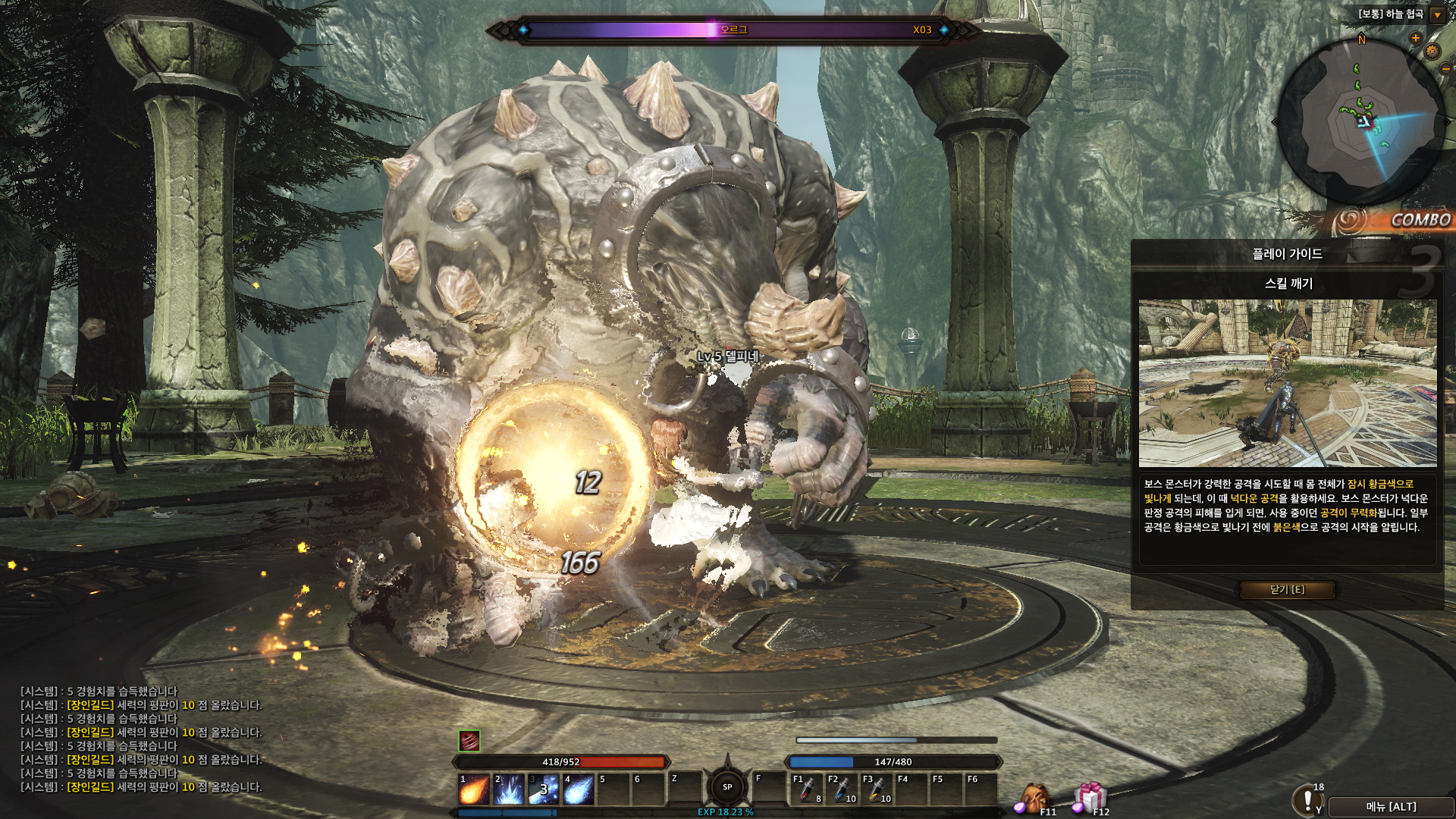Use the blue mana potion in F2
The image size is (1456, 819).
[x=842, y=790]
